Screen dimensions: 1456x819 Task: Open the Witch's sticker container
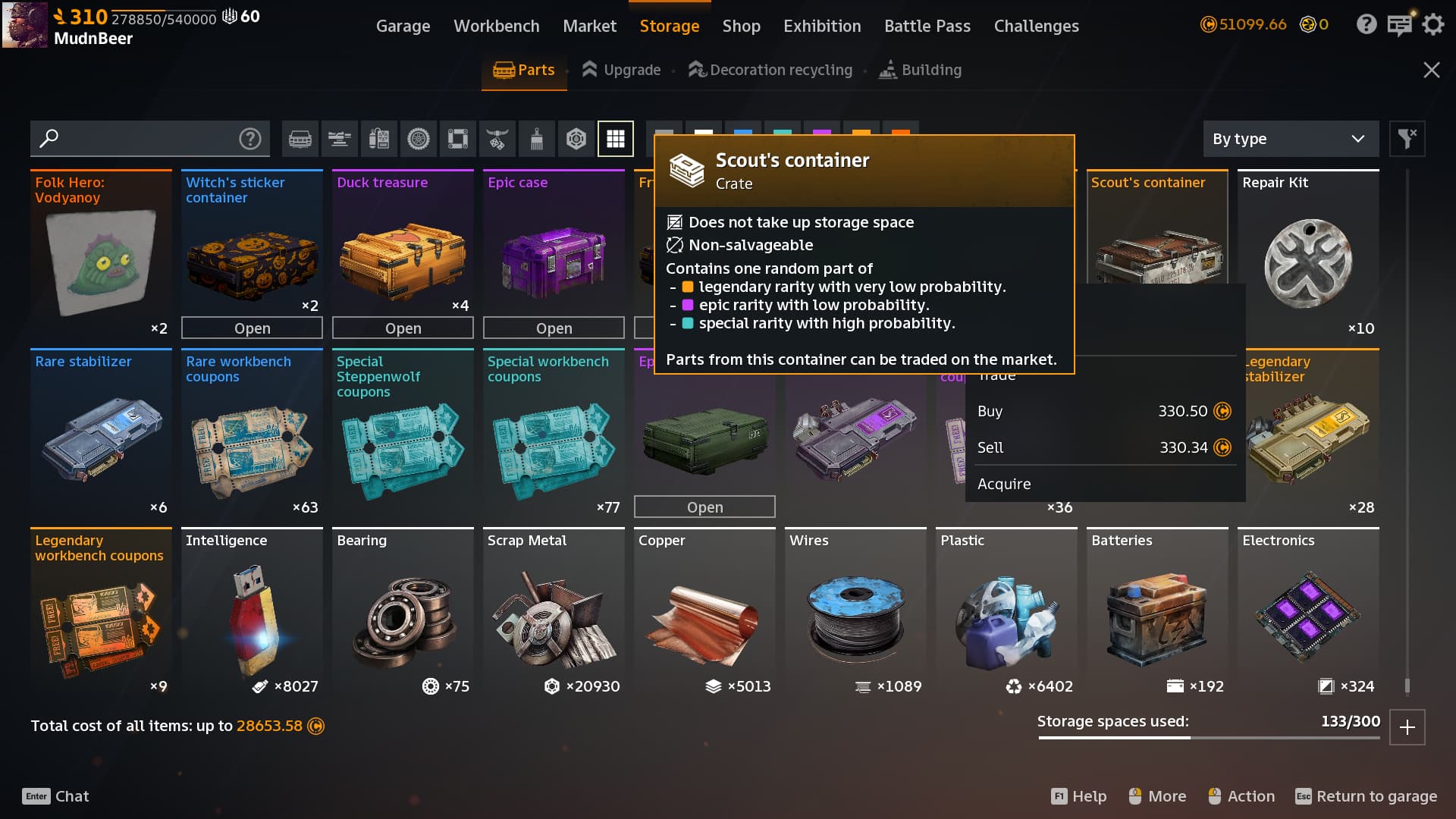click(252, 328)
